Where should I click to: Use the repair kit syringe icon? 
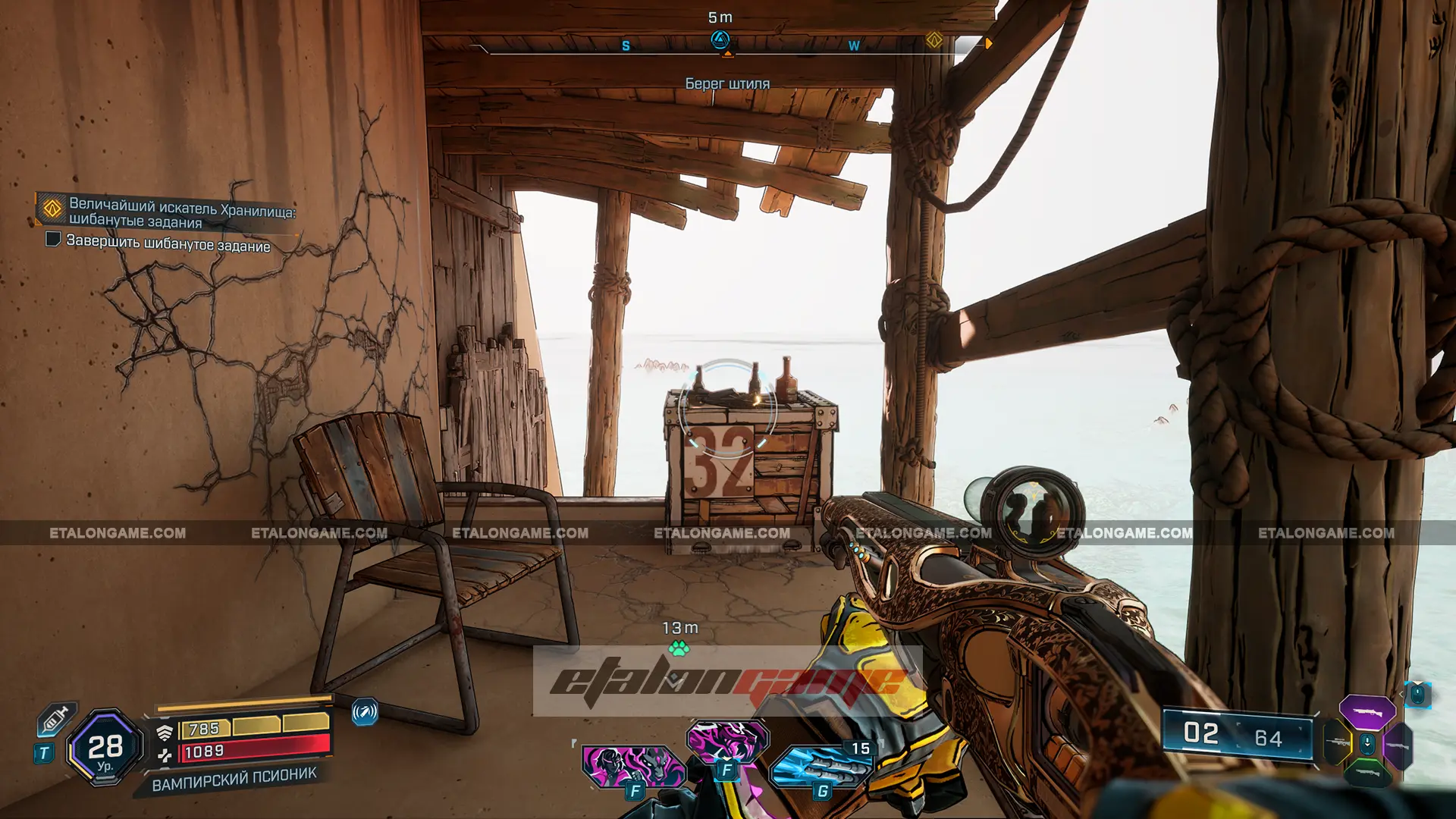57,717
